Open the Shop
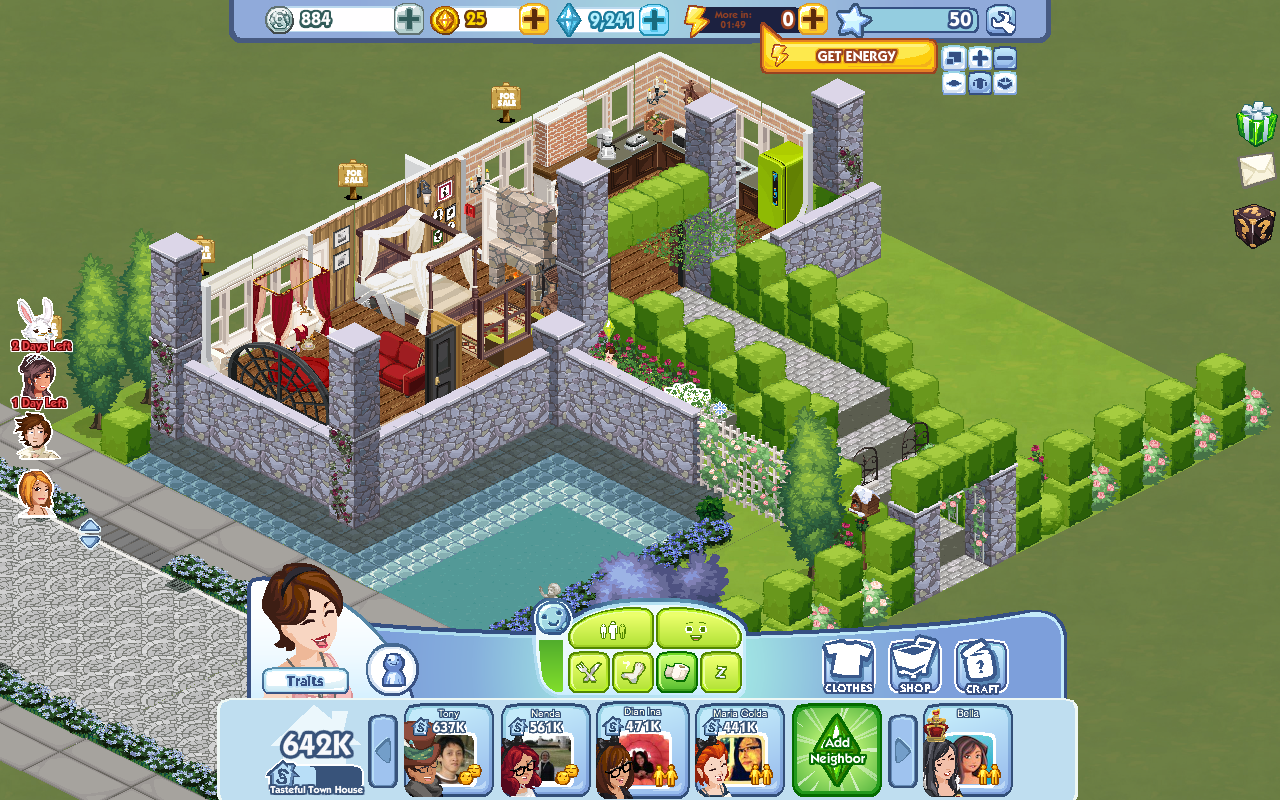The width and height of the screenshot is (1280, 800). pyautogui.click(x=915, y=665)
